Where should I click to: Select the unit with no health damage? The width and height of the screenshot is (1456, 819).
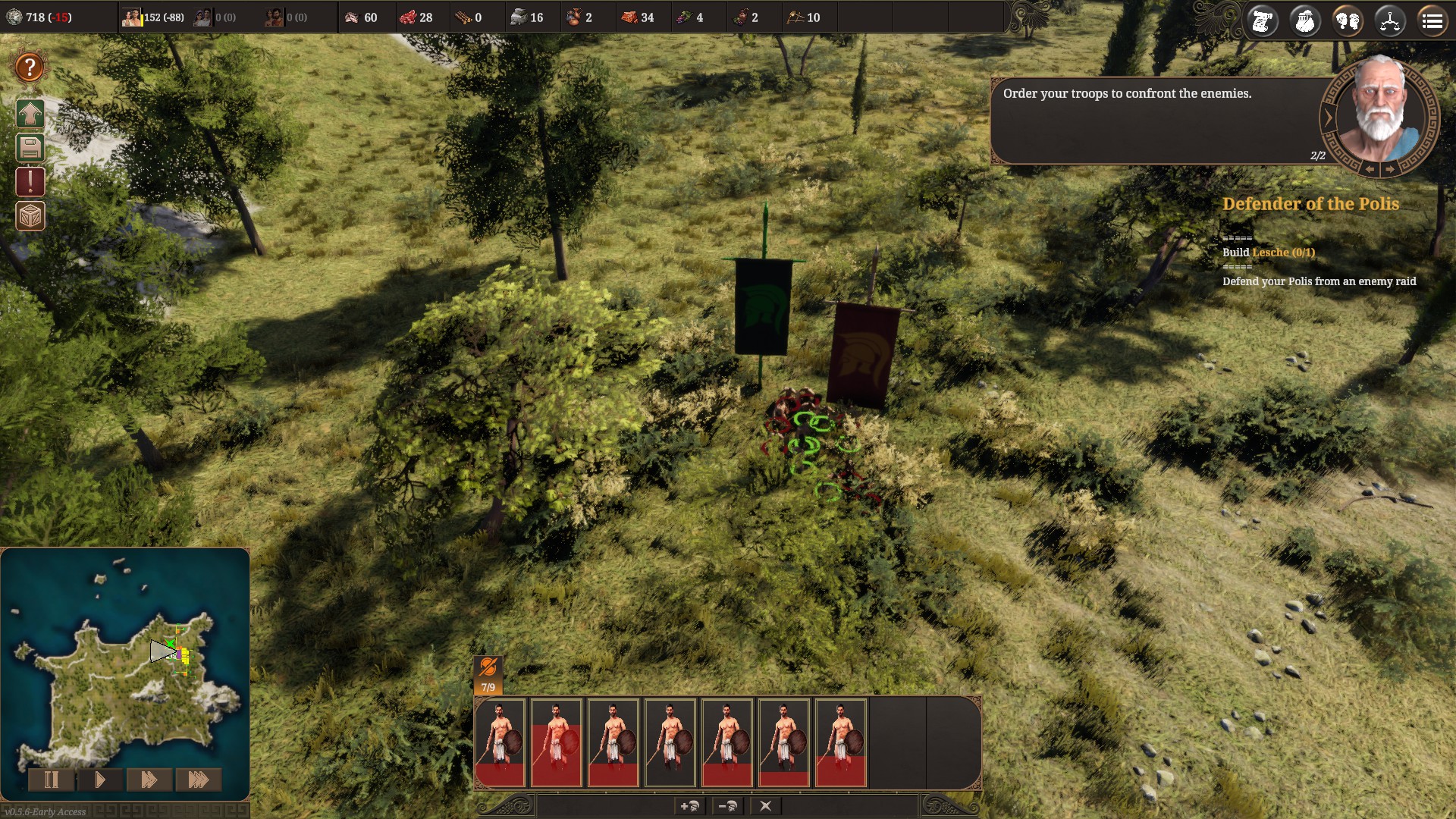tap(670, 743)
